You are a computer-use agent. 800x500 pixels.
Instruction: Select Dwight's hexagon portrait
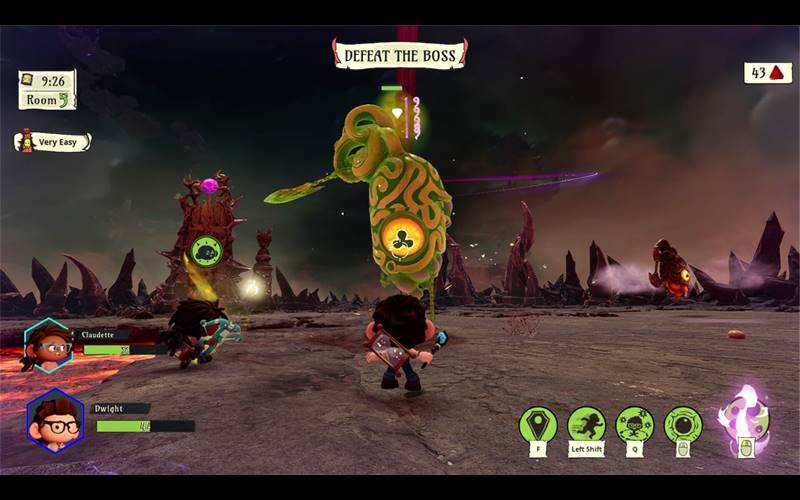point(55,420)
